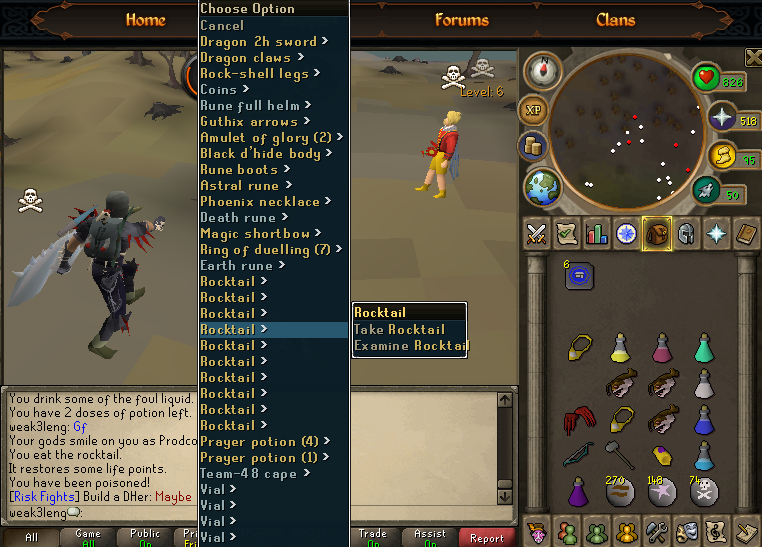
Task: Open the Report abuse button
Action: point(487,538)
